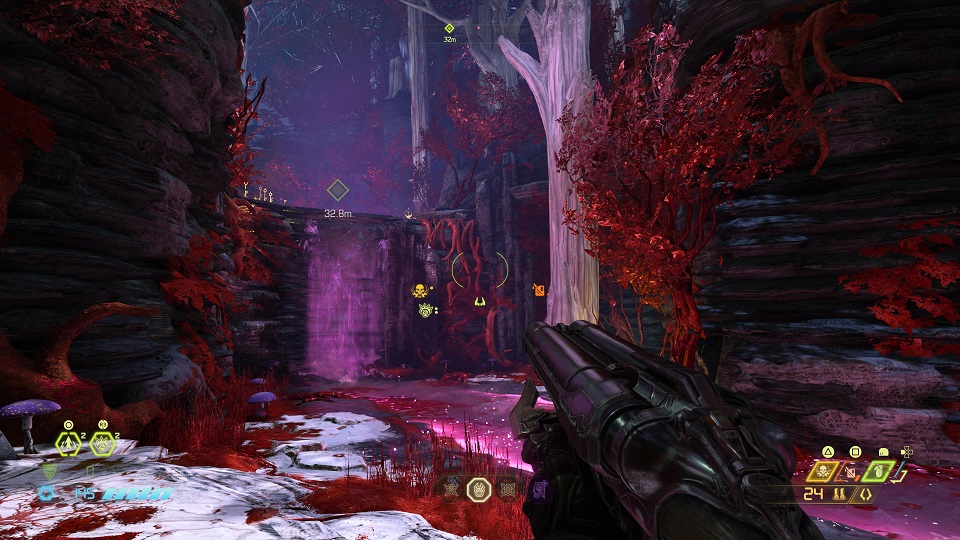The width and height of the screenshot is (960, 540).
Task: Select the yellow objective marker at 32m
Action: [x=449, y=28]
